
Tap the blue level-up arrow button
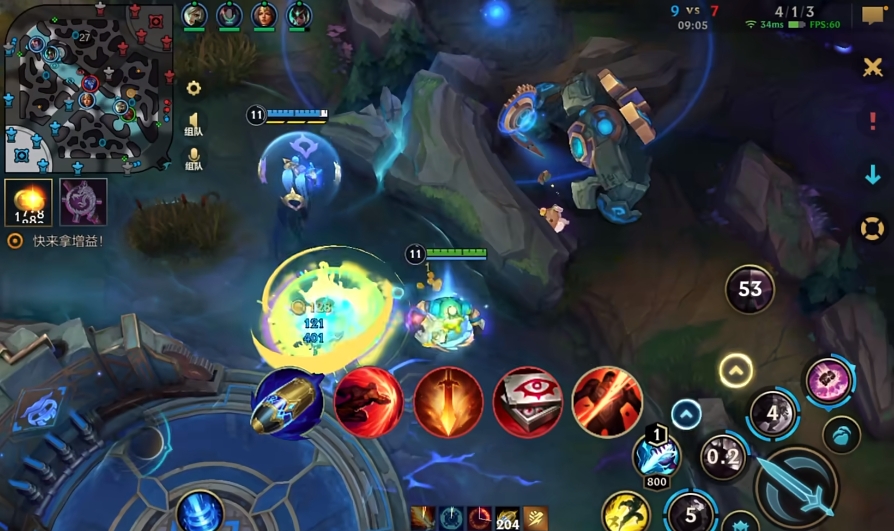click(686, 413)
